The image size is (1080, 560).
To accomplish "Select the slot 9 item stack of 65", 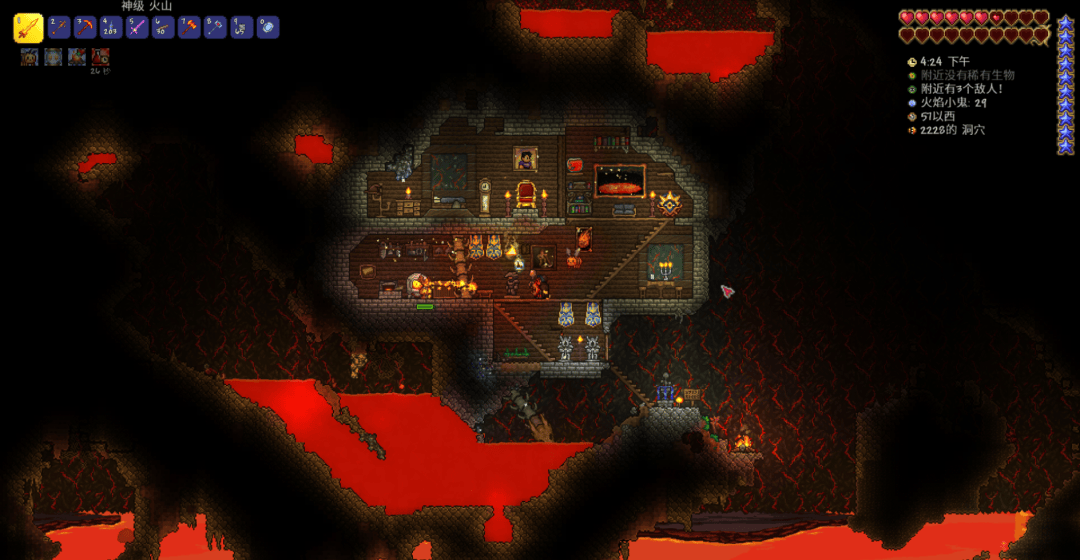I will [x=242, y=27].
